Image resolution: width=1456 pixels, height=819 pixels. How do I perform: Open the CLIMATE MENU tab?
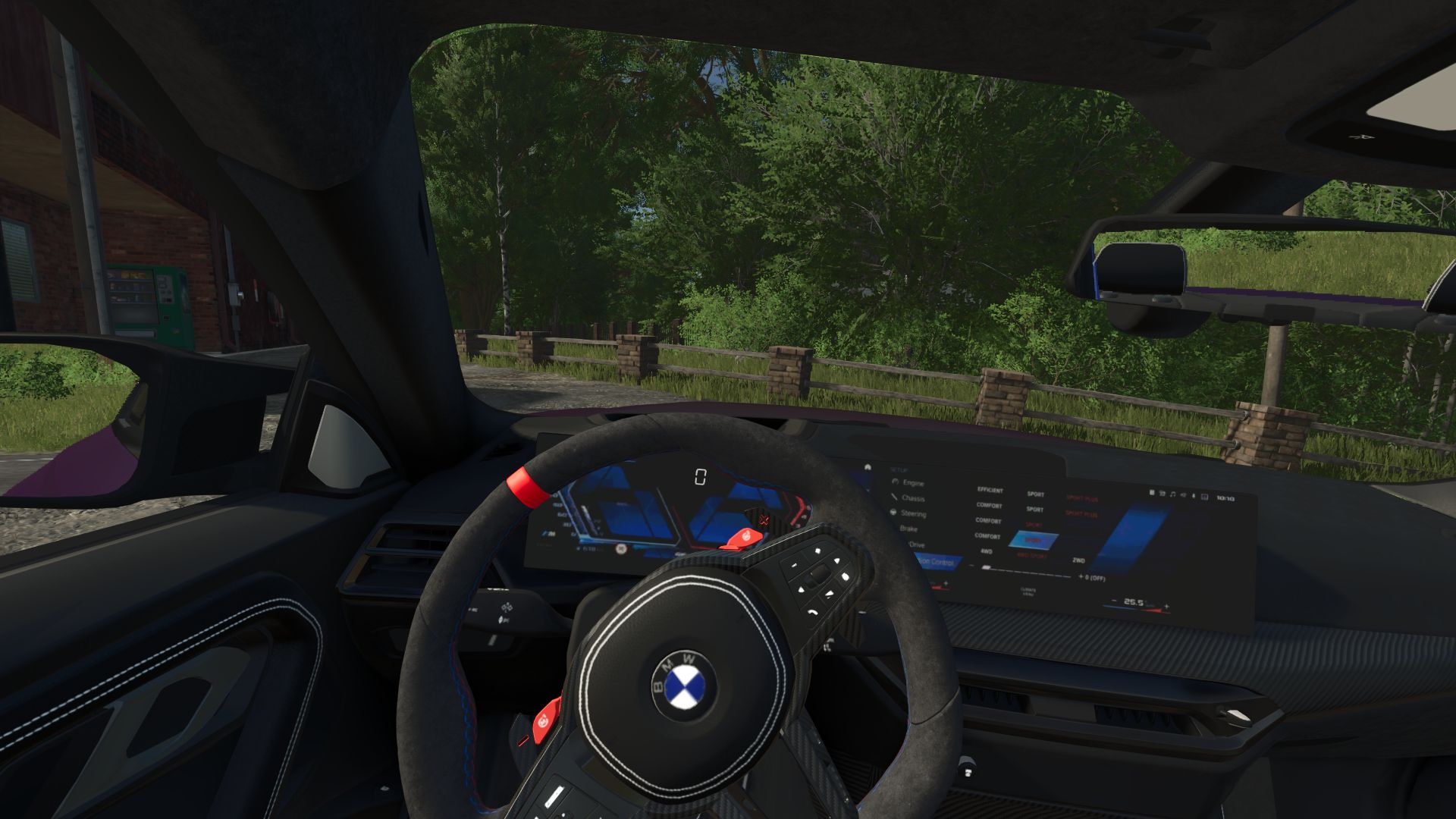pos(1029,591)
